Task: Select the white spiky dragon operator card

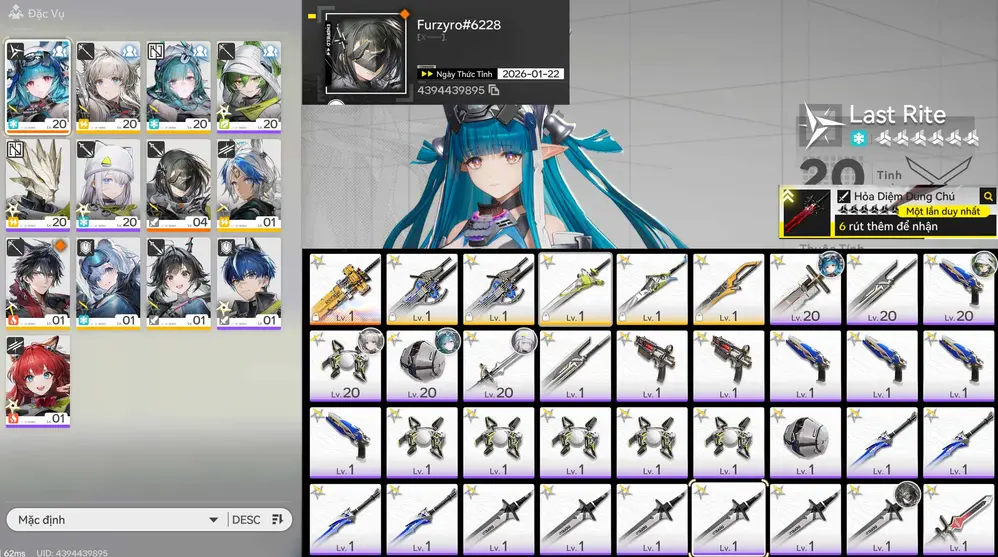Action: click(x=38, y=184)
